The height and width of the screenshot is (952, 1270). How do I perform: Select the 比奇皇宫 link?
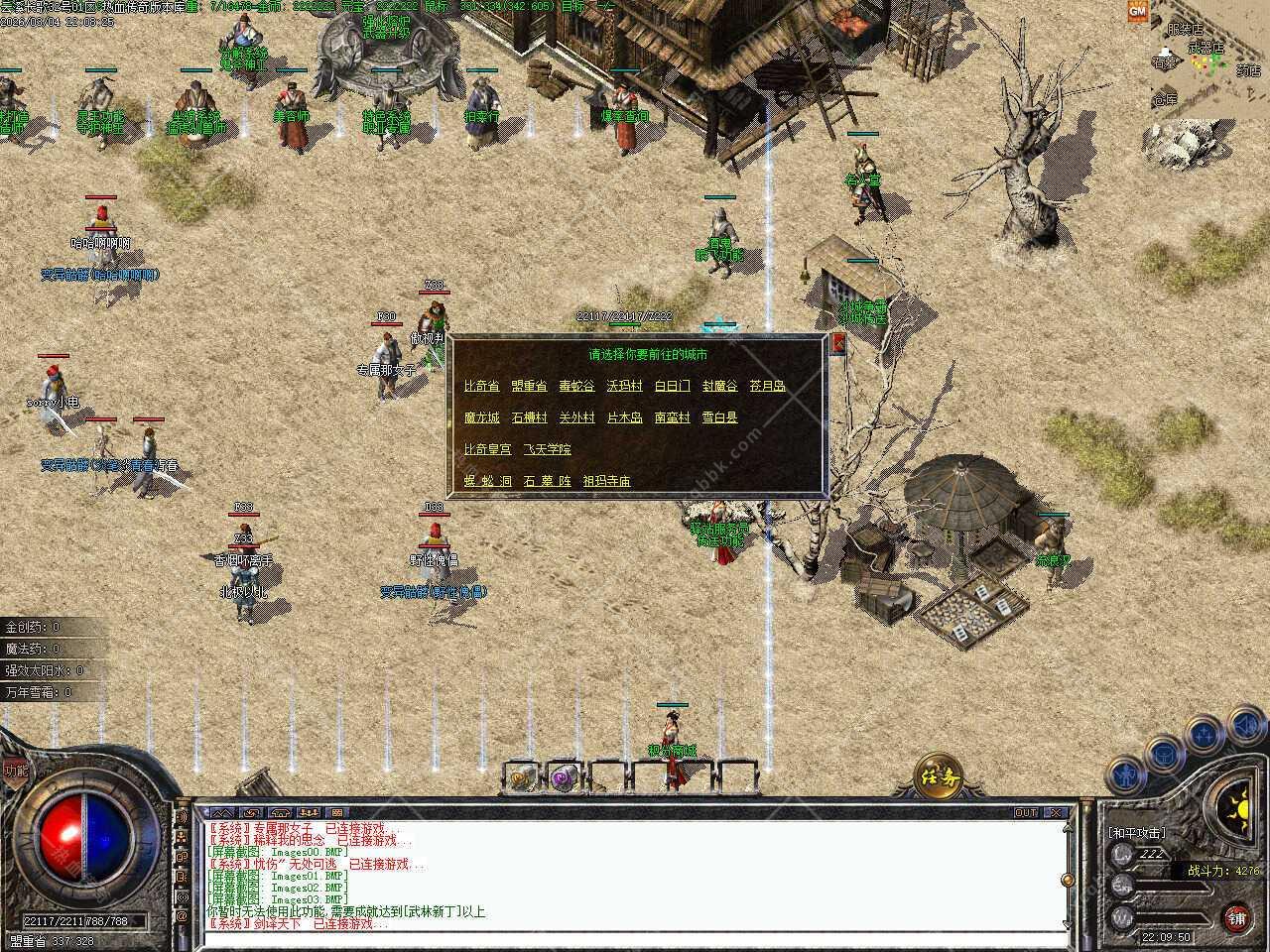tap(487, 449)
